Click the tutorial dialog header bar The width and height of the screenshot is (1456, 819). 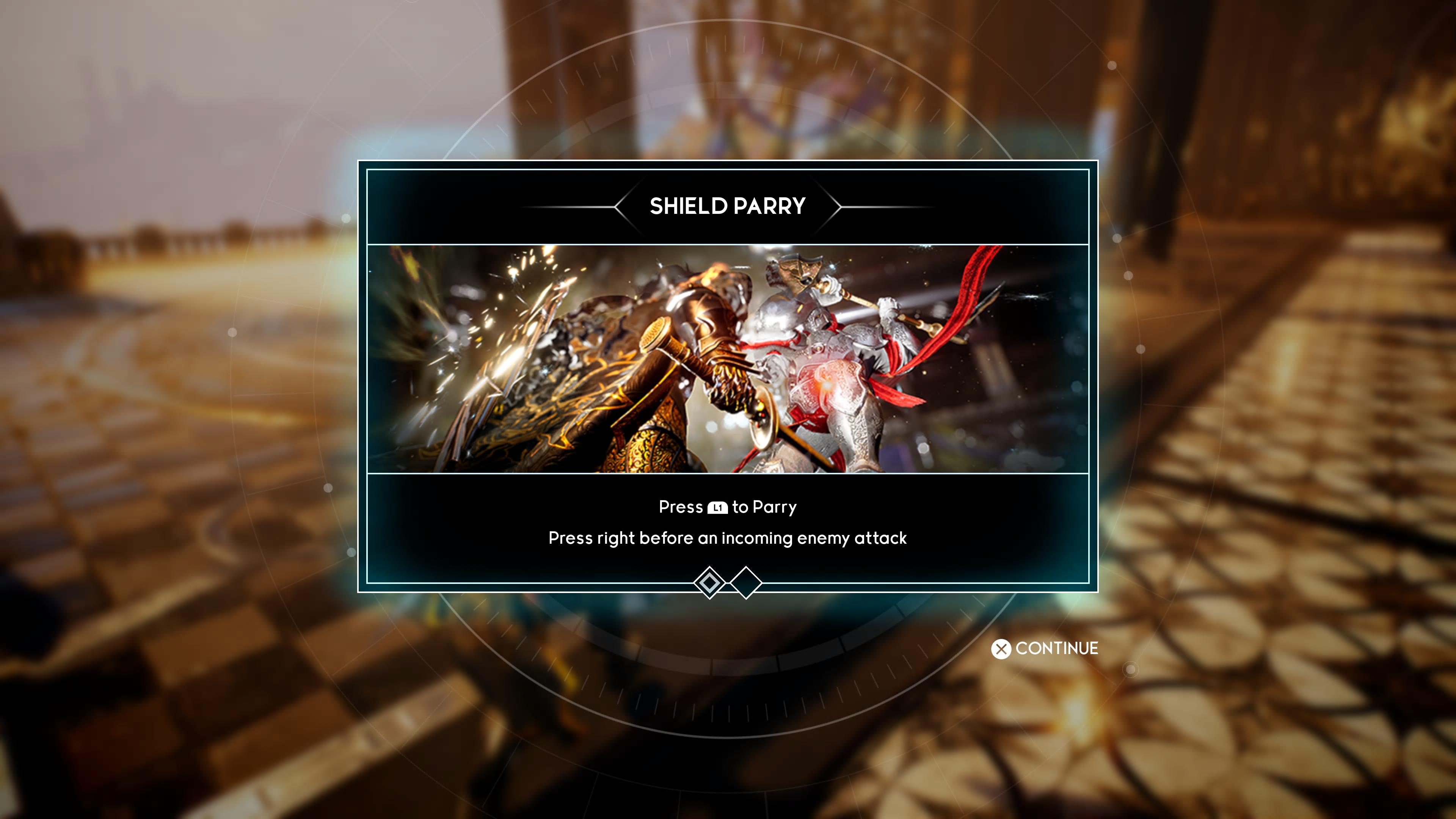(x=728, y=206)
